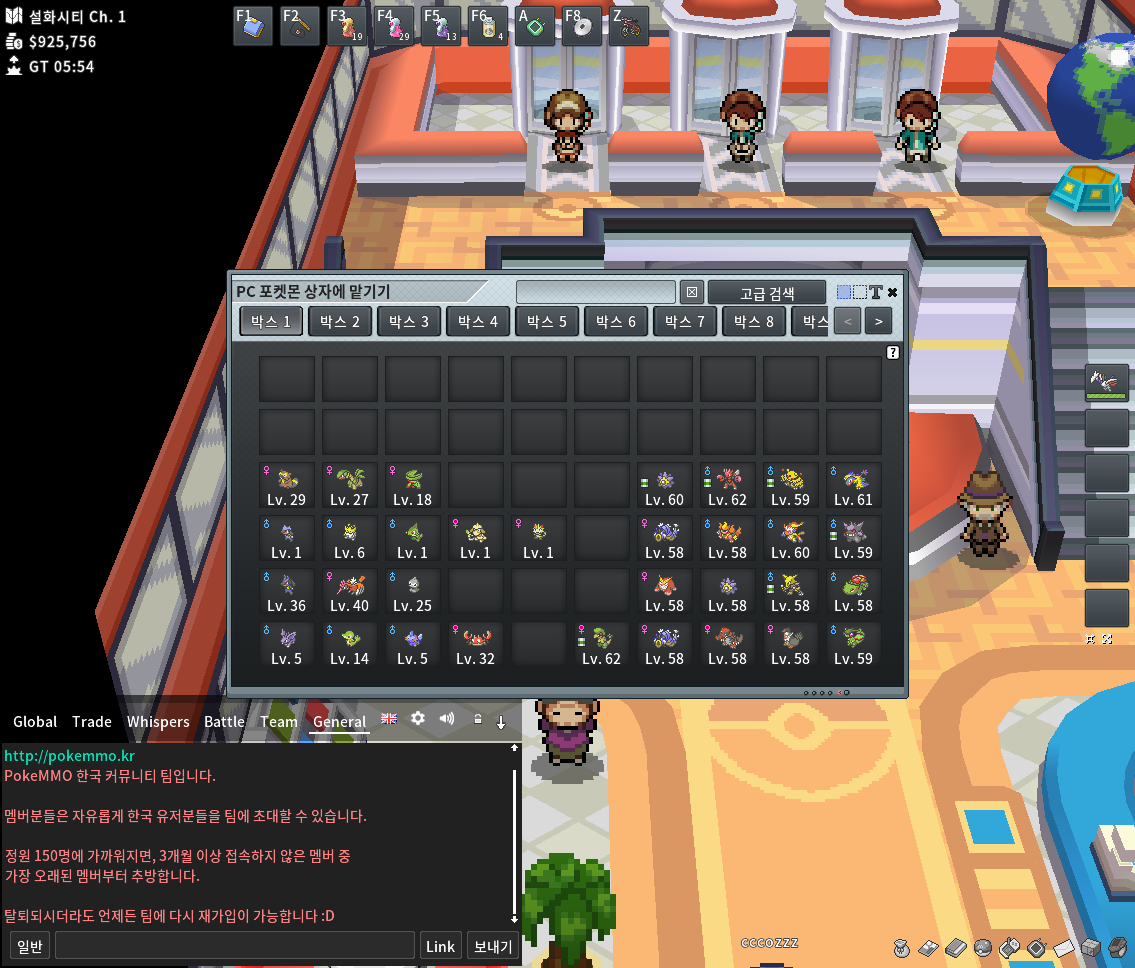Image resolution: width=1135 pixels, height=968 pixels.
Task: Click the chat Link button
Action: pyautogui.click(x=440, y=946)
